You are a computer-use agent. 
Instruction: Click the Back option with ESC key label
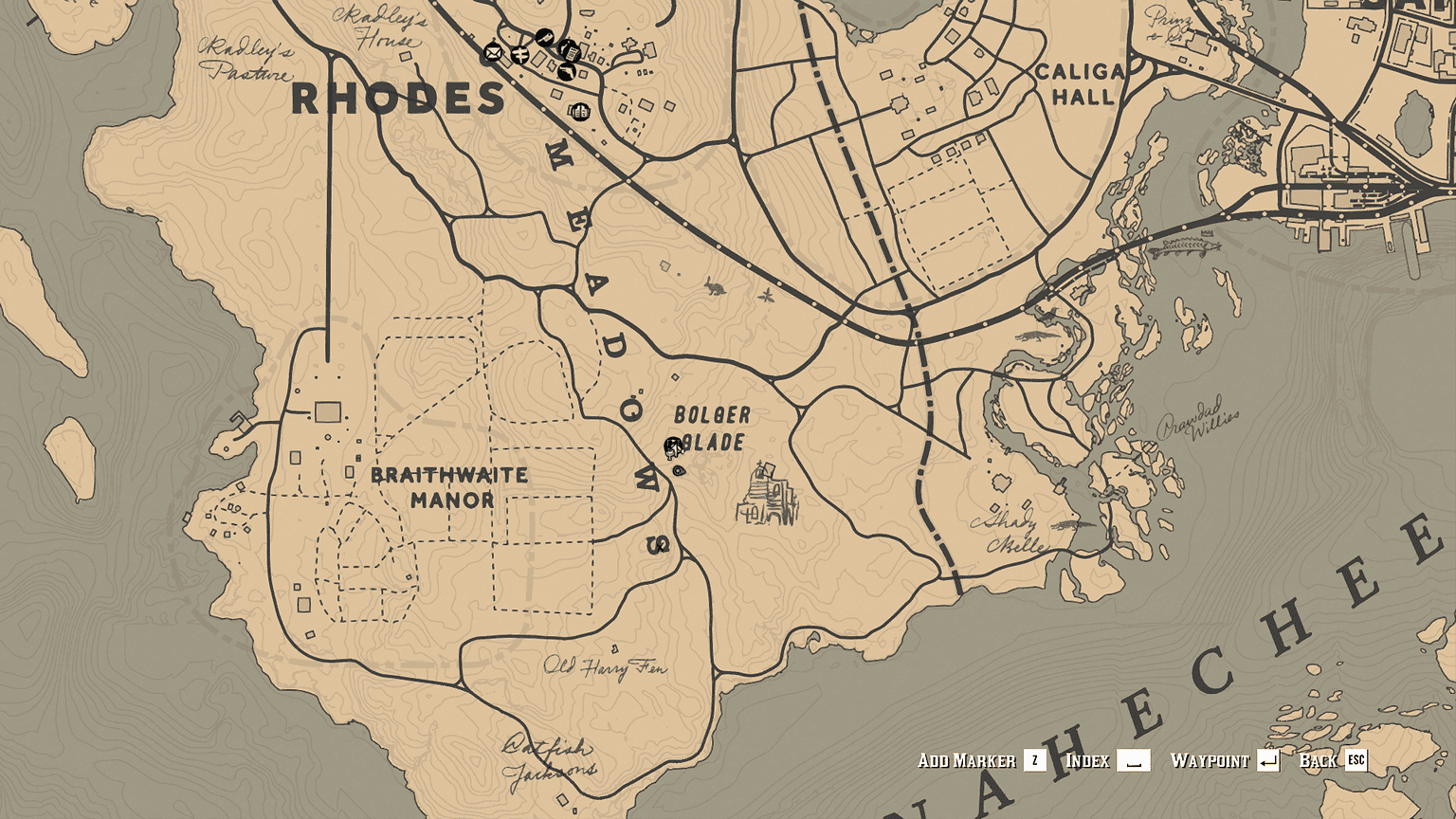(x=1317, y=759)
